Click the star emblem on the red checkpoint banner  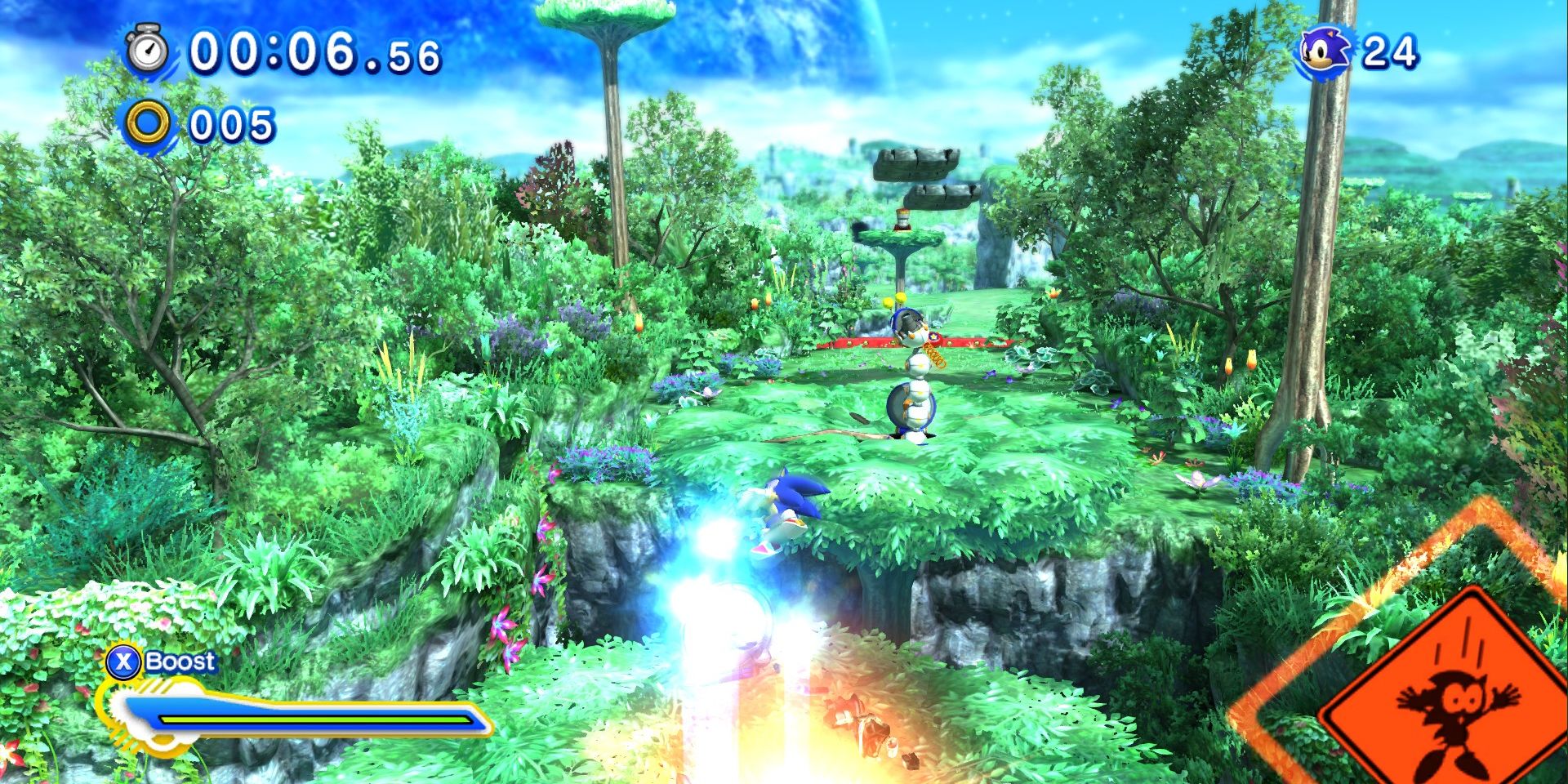pyautogui.click(x=934, y=336)
